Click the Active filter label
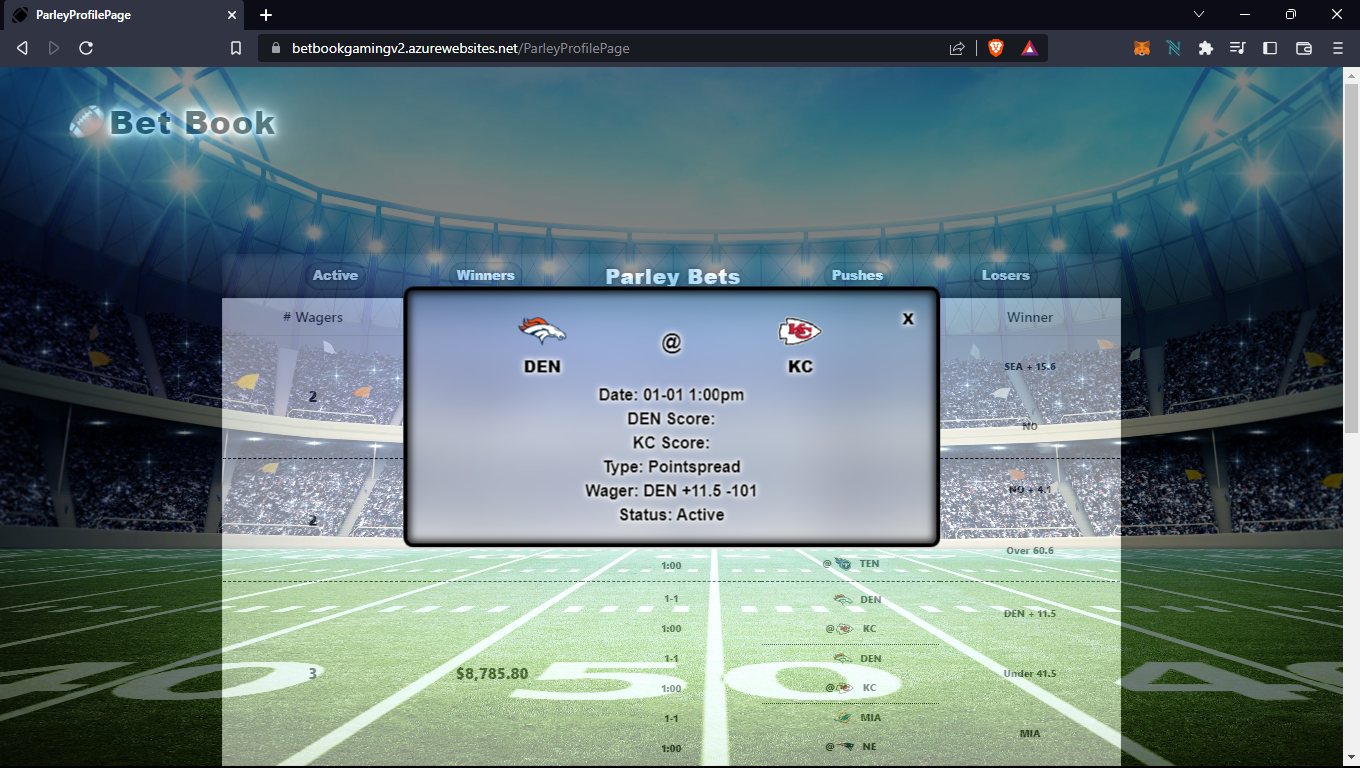This screenshot has width=1360, height=768. (335, 275)
